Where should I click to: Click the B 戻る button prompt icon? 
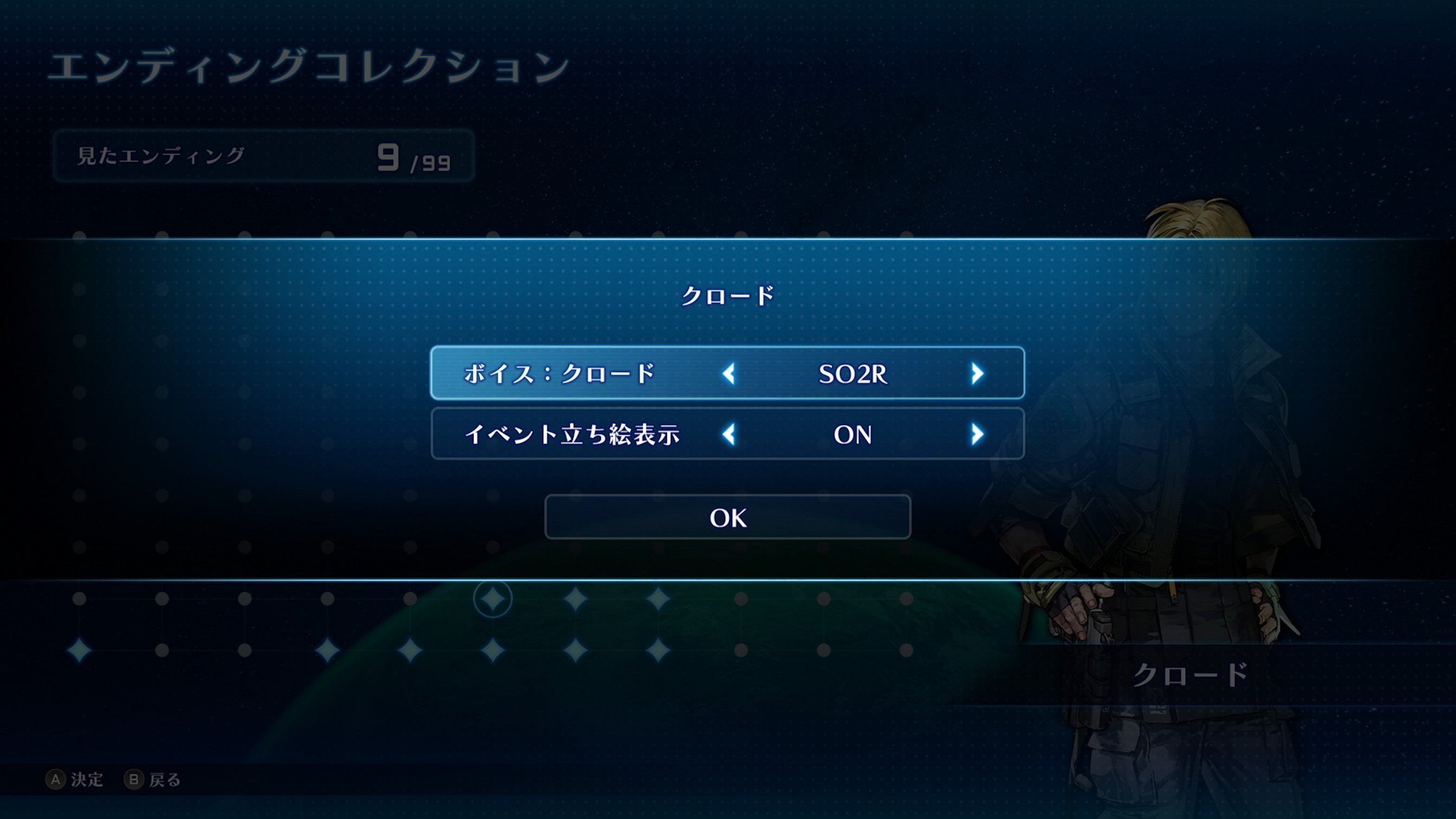click(134, 779)
